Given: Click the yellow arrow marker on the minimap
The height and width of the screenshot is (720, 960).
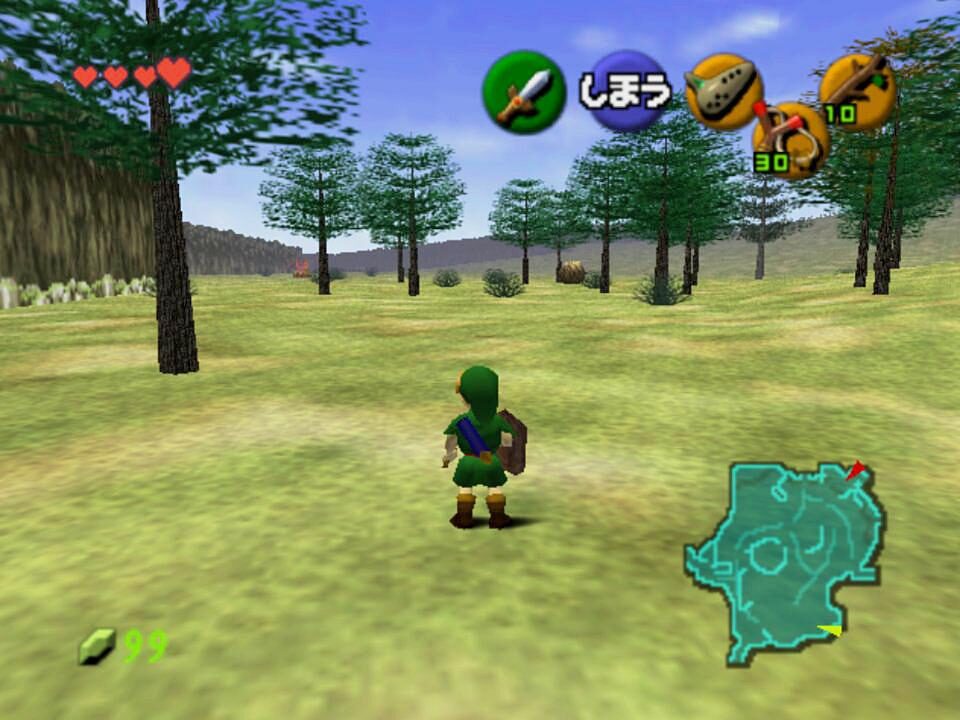Looking at the screenshot, I should tap(829, 629).
